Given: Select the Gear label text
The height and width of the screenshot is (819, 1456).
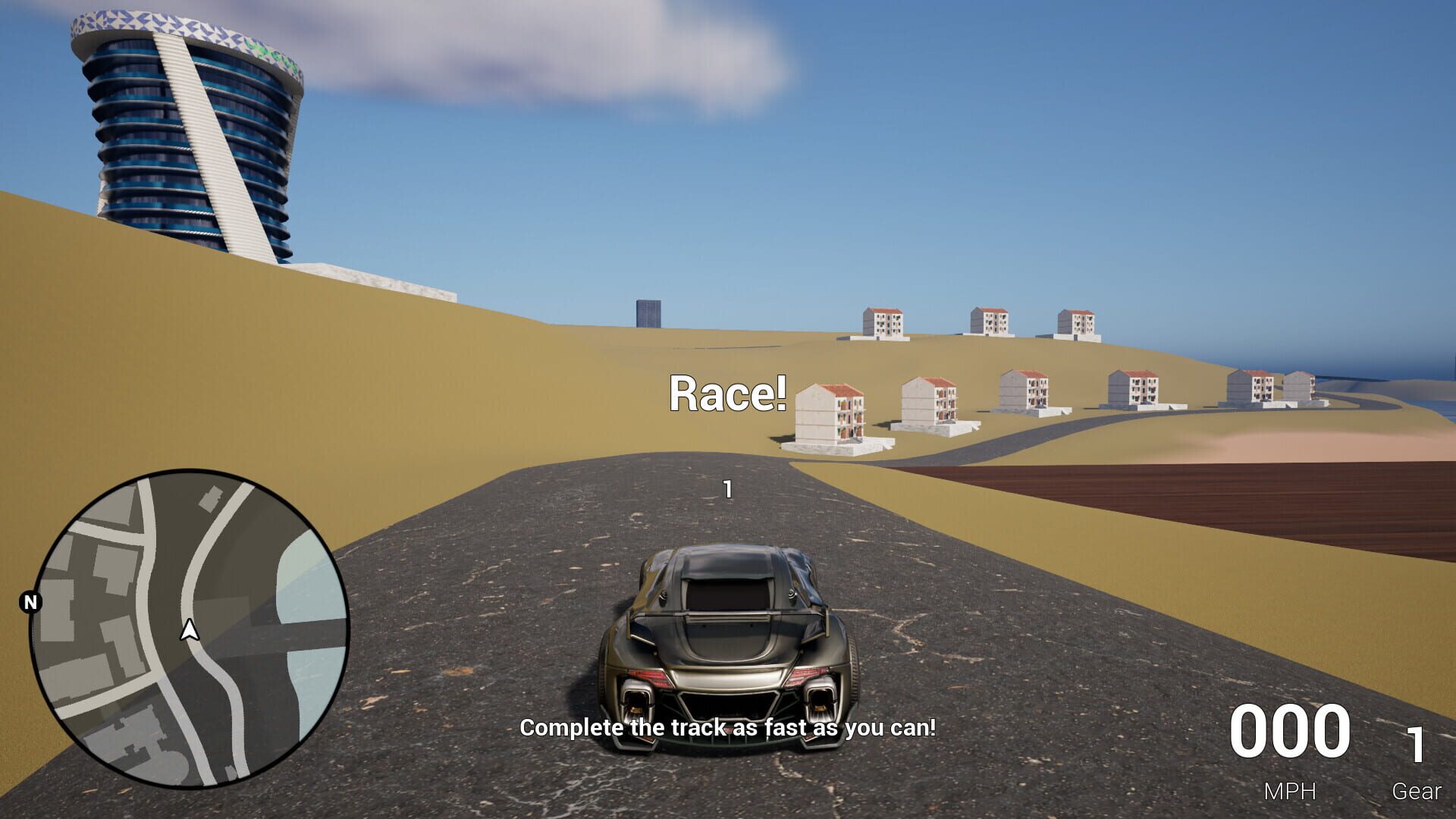Looking at the screenshot, I should coord(1417,792).
